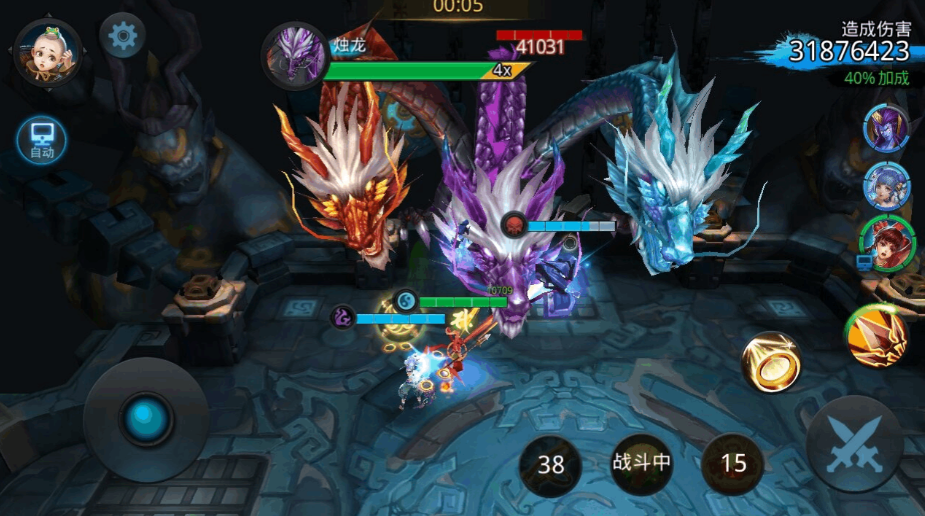The width and height of the screenshot is (925, 516).
Task: Tap the skill showing 15 cooldown
Action: (733, 463)
